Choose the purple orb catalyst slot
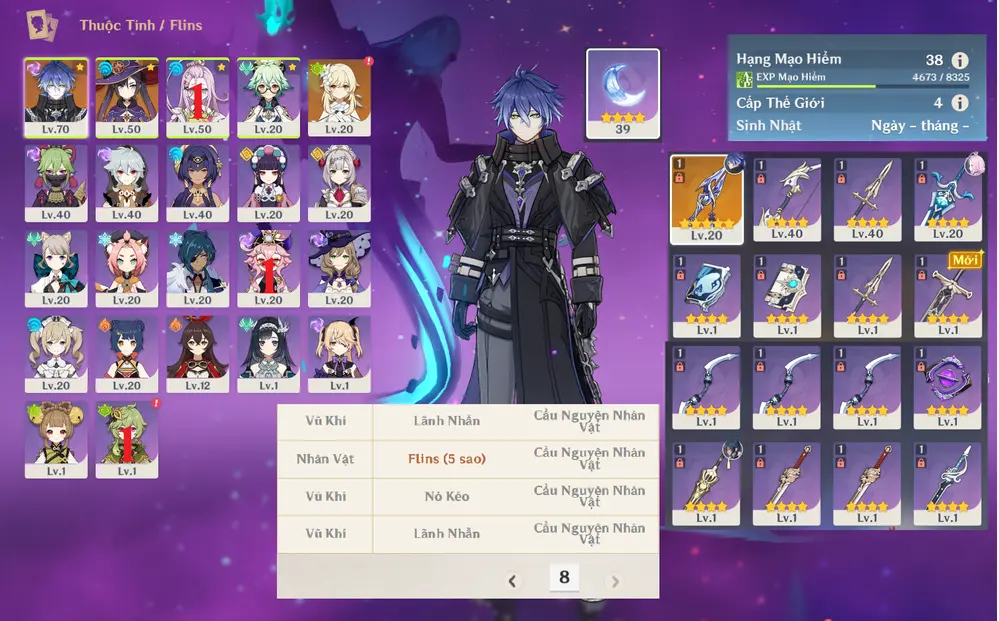The width and height of the screenshot is (999, 621). (x=946, y=385)
